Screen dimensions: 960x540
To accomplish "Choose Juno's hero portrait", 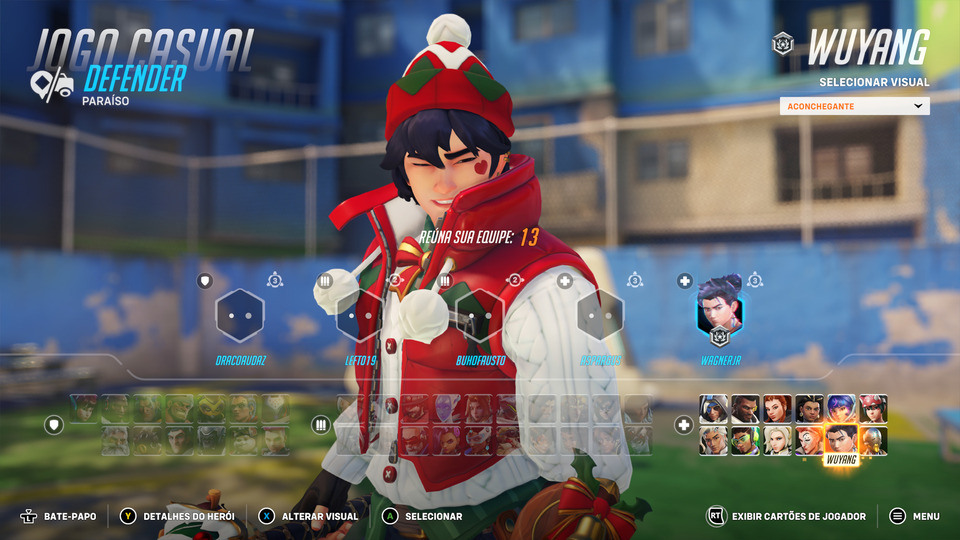I will 841,408.
